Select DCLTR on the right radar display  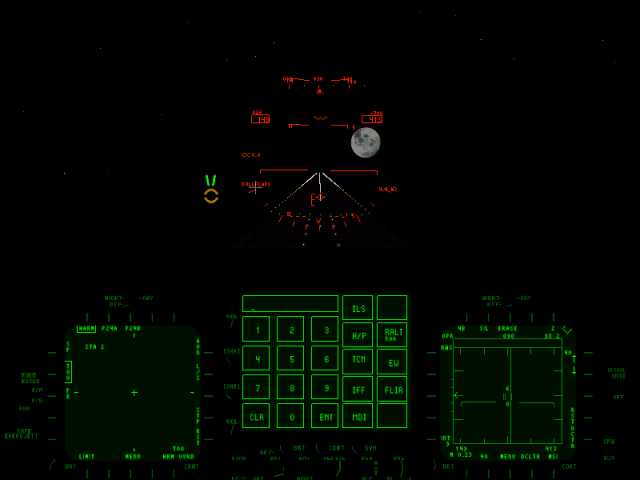[x=530, y=456]
